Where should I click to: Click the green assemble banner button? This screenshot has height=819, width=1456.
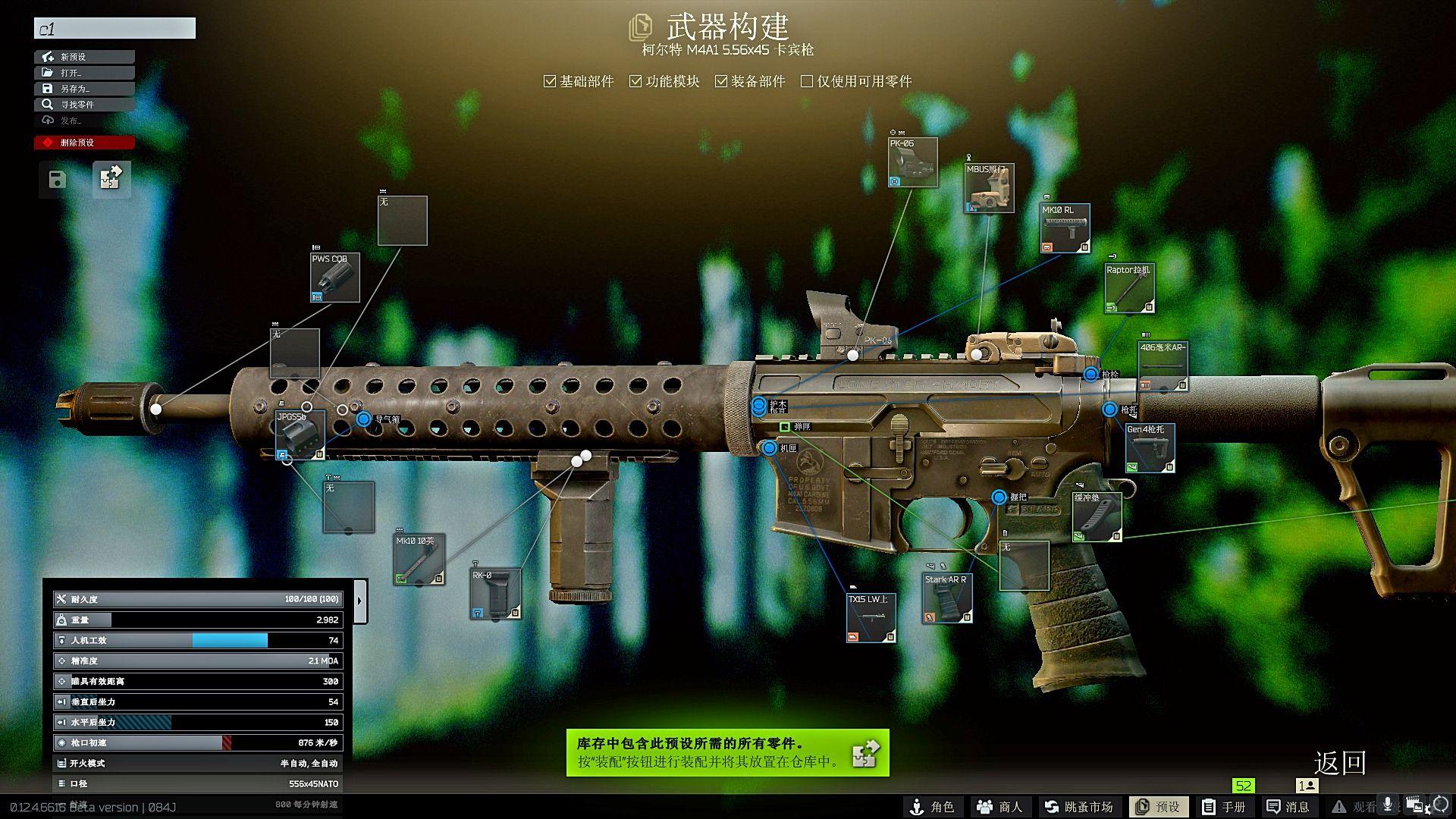[727, 752]
